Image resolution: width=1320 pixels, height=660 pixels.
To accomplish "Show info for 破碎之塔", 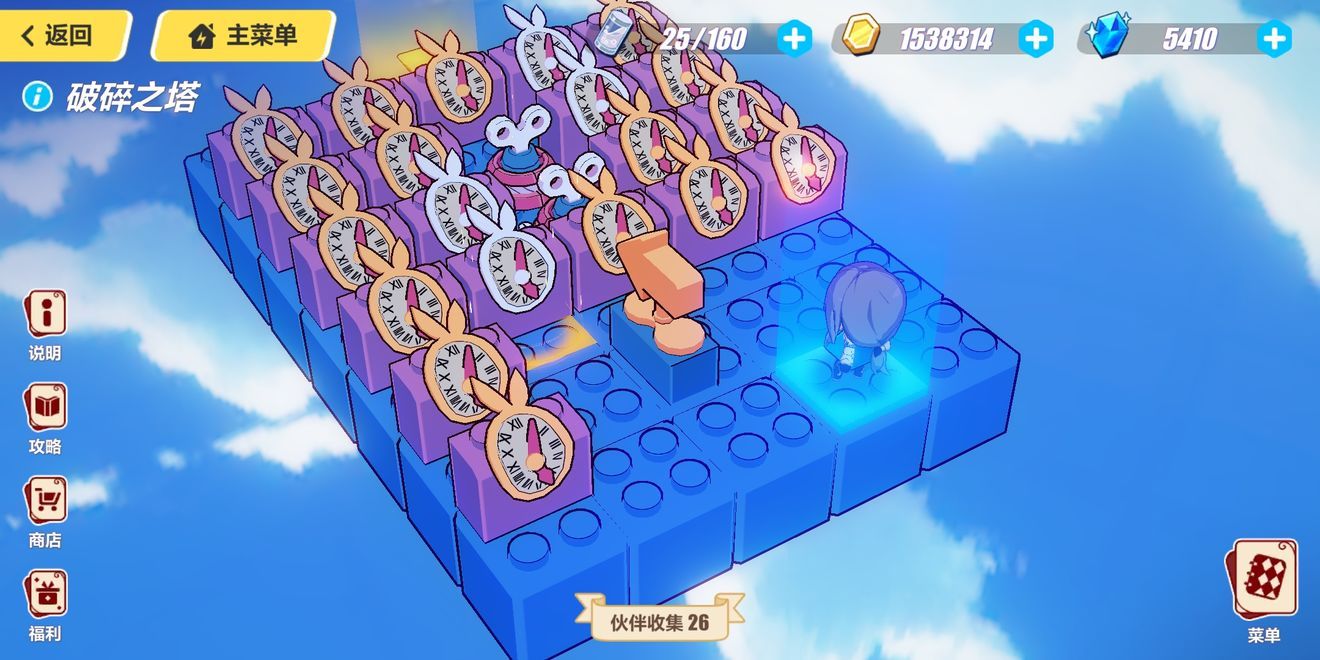I will click(38, 97).
